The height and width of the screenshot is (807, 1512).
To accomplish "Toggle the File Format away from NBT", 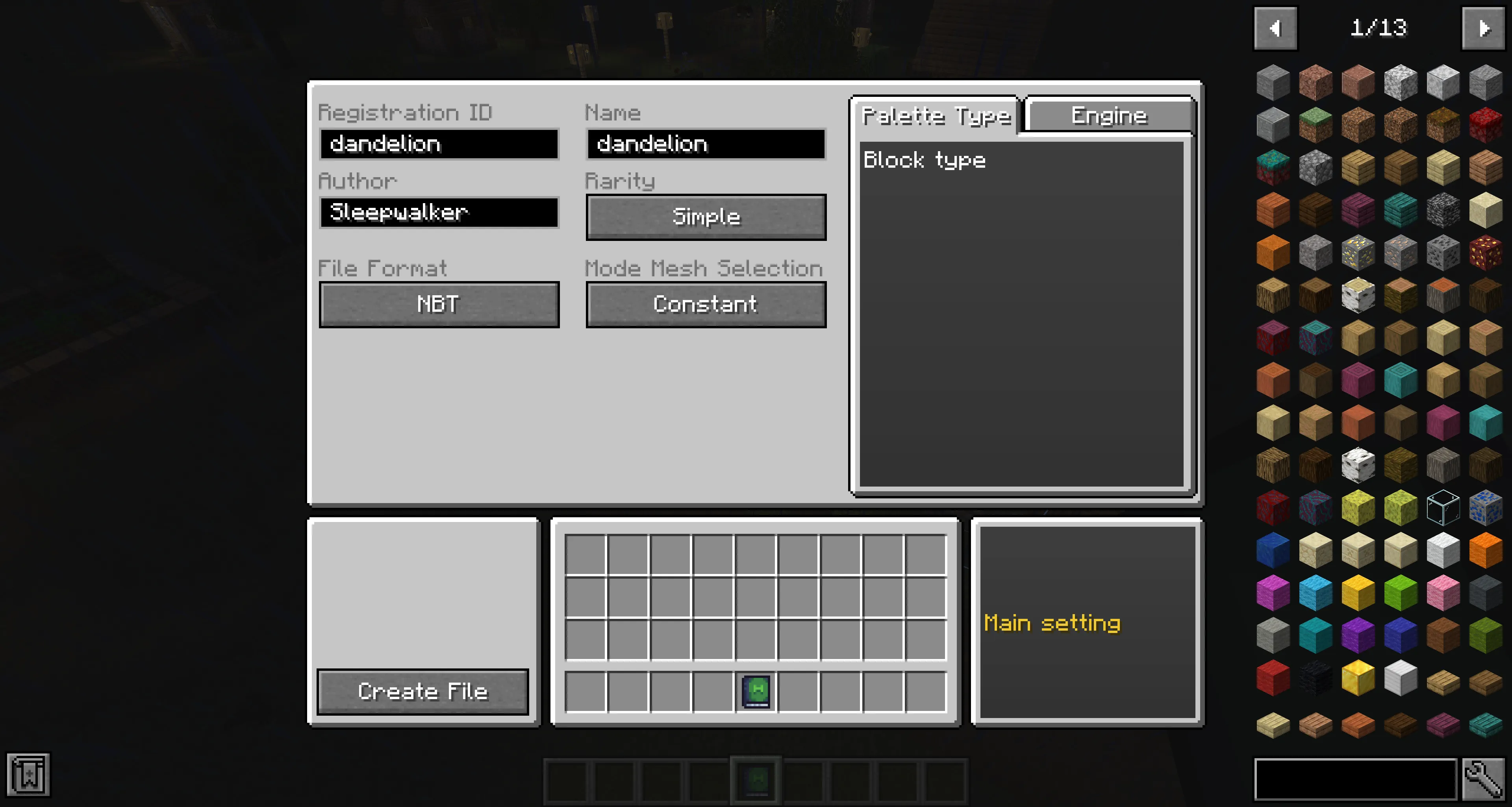I will pyautogui.click(x=439, y=304).
